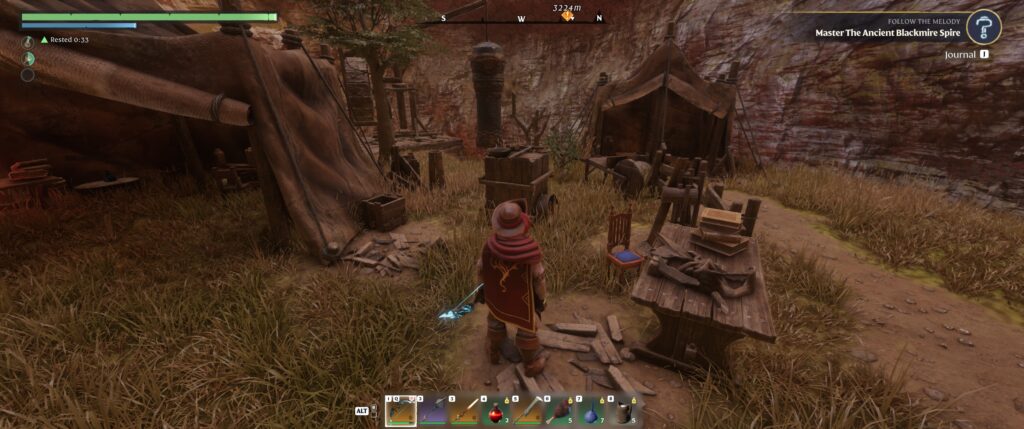Select the staff in hotbar slot 3
Screen dimensions: 1024x429
click(465, 411)
